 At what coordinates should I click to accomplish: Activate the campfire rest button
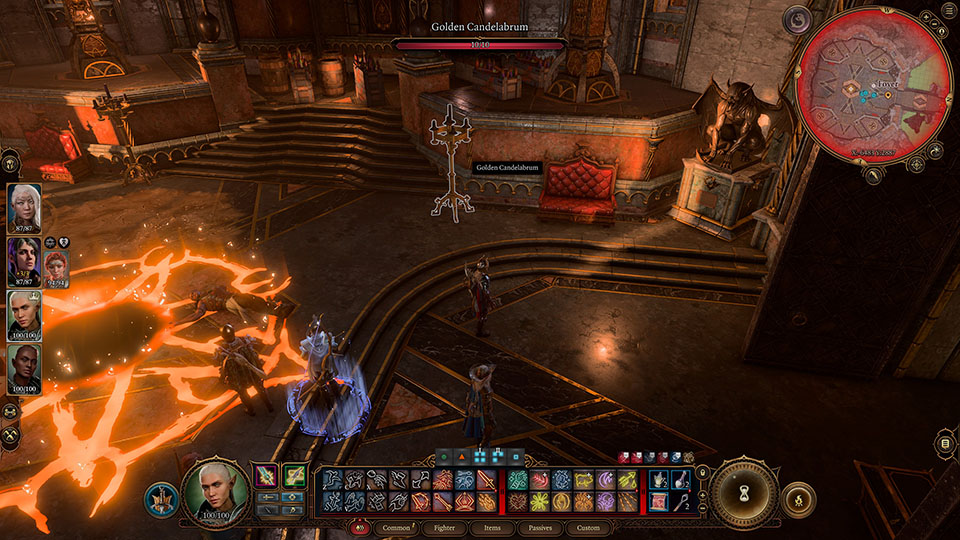pyautogui.click(x=798, y=499)
